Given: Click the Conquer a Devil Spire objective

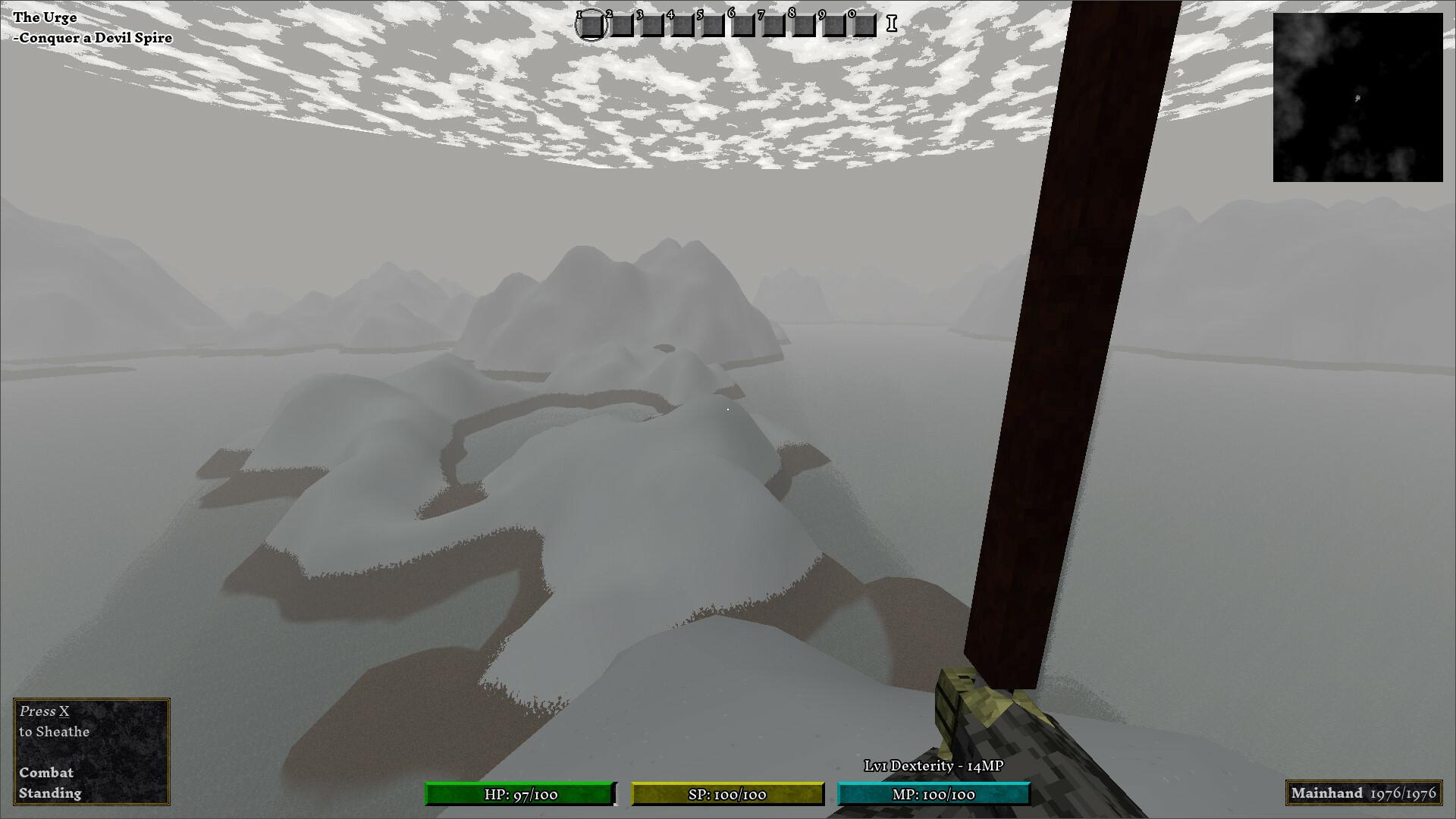Looking at the screenshot, I should tap(93, 36).
